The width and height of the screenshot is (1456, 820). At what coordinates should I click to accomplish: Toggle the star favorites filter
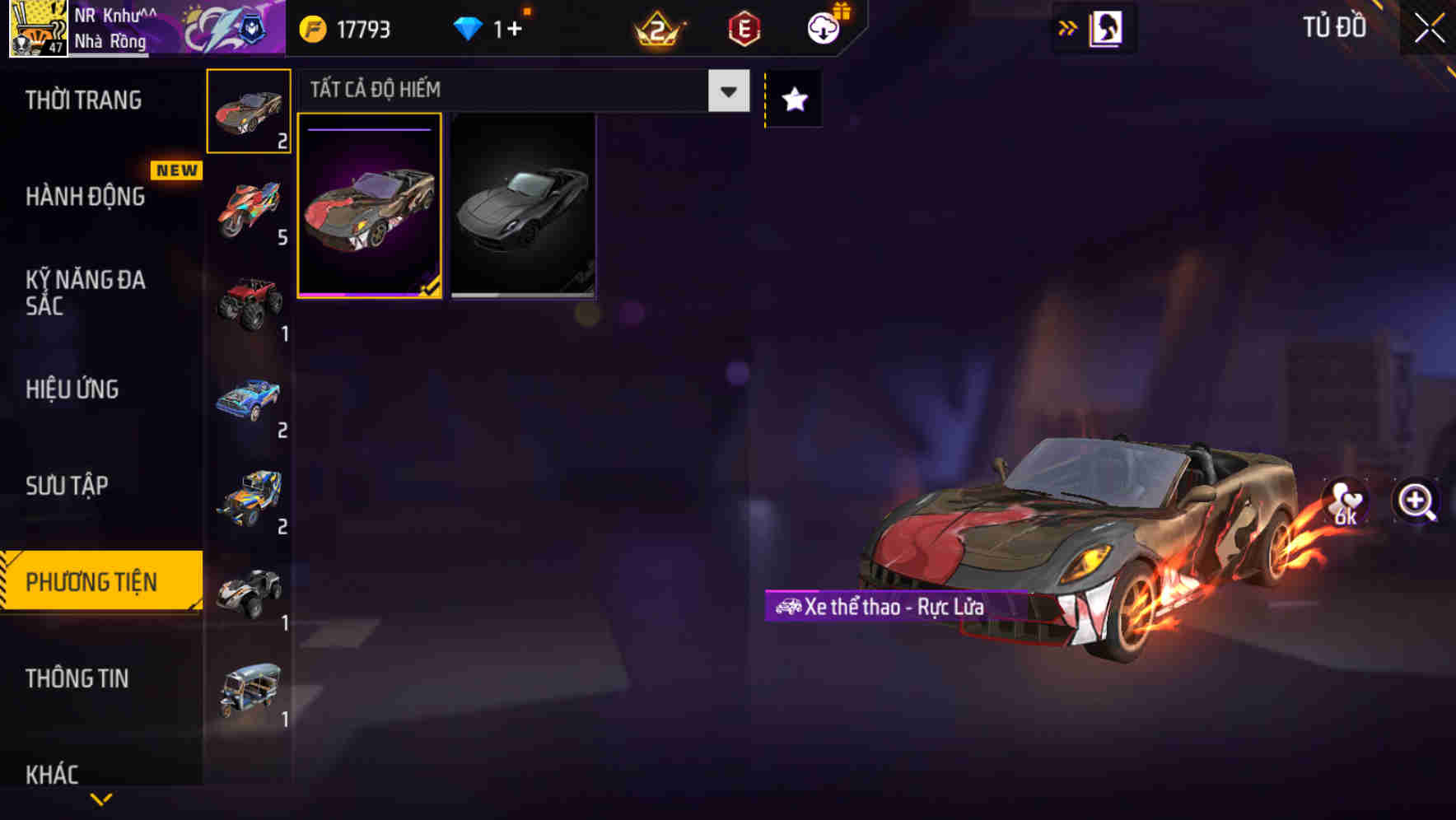point(792,99)
